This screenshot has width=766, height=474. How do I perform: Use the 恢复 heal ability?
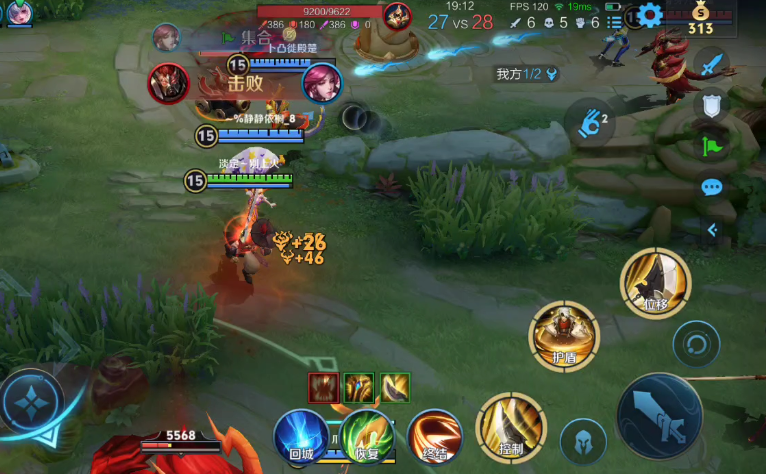point(366,437)
